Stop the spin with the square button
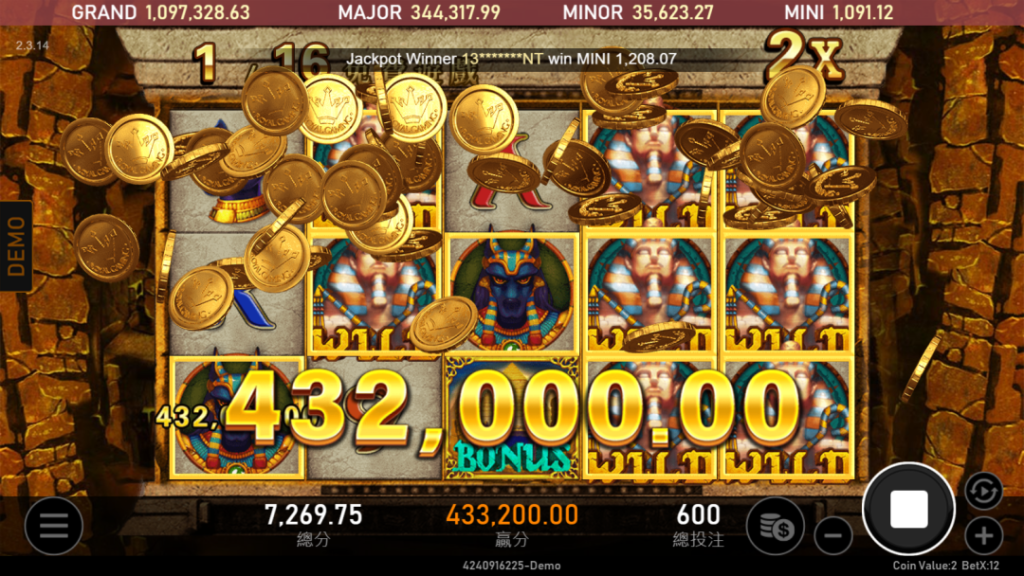Image resolution: width=1024 pixels, height=576 pixels. [x=908, y=509]
